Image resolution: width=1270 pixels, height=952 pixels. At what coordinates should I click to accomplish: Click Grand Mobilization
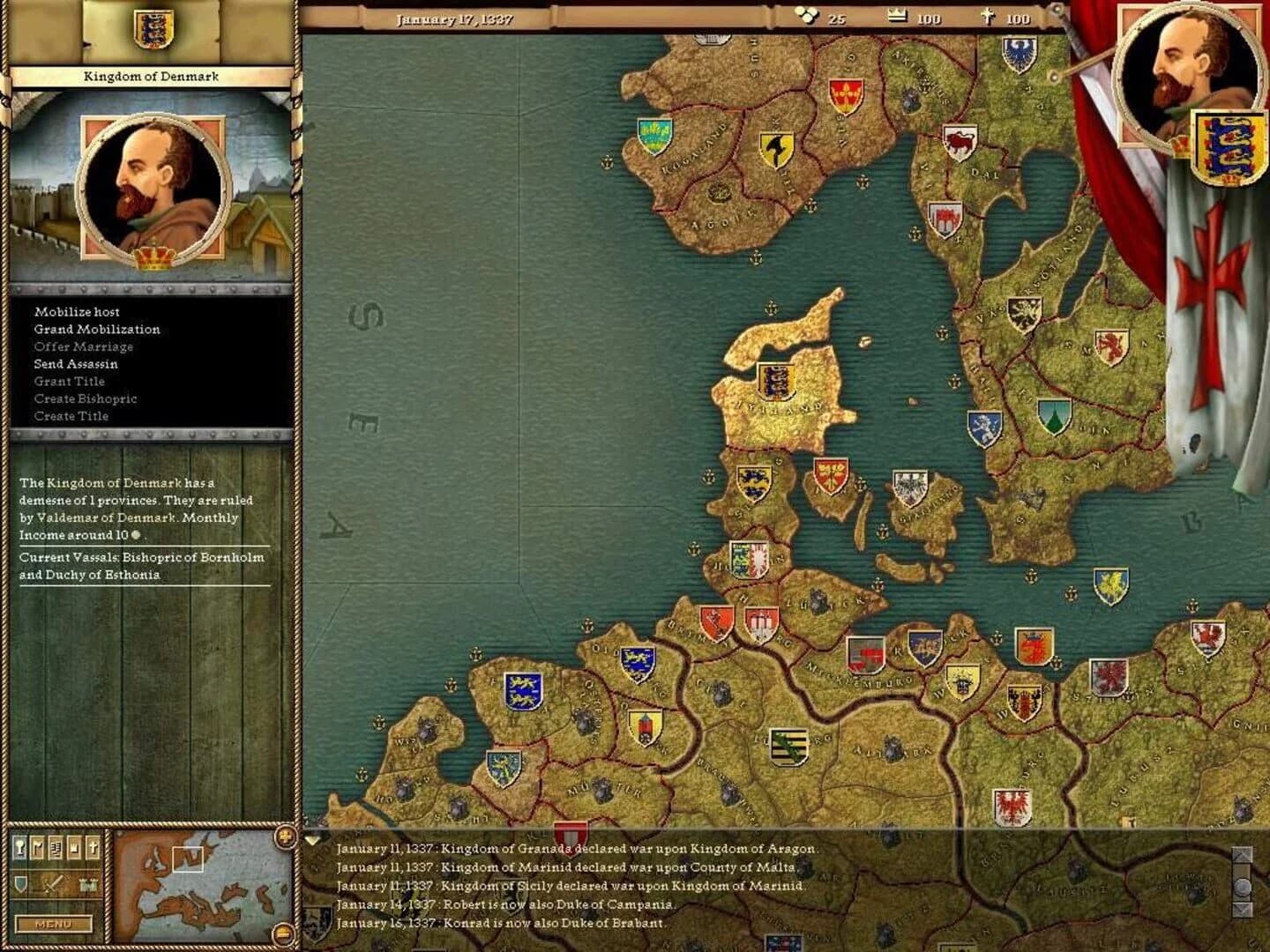click(97, 329)
